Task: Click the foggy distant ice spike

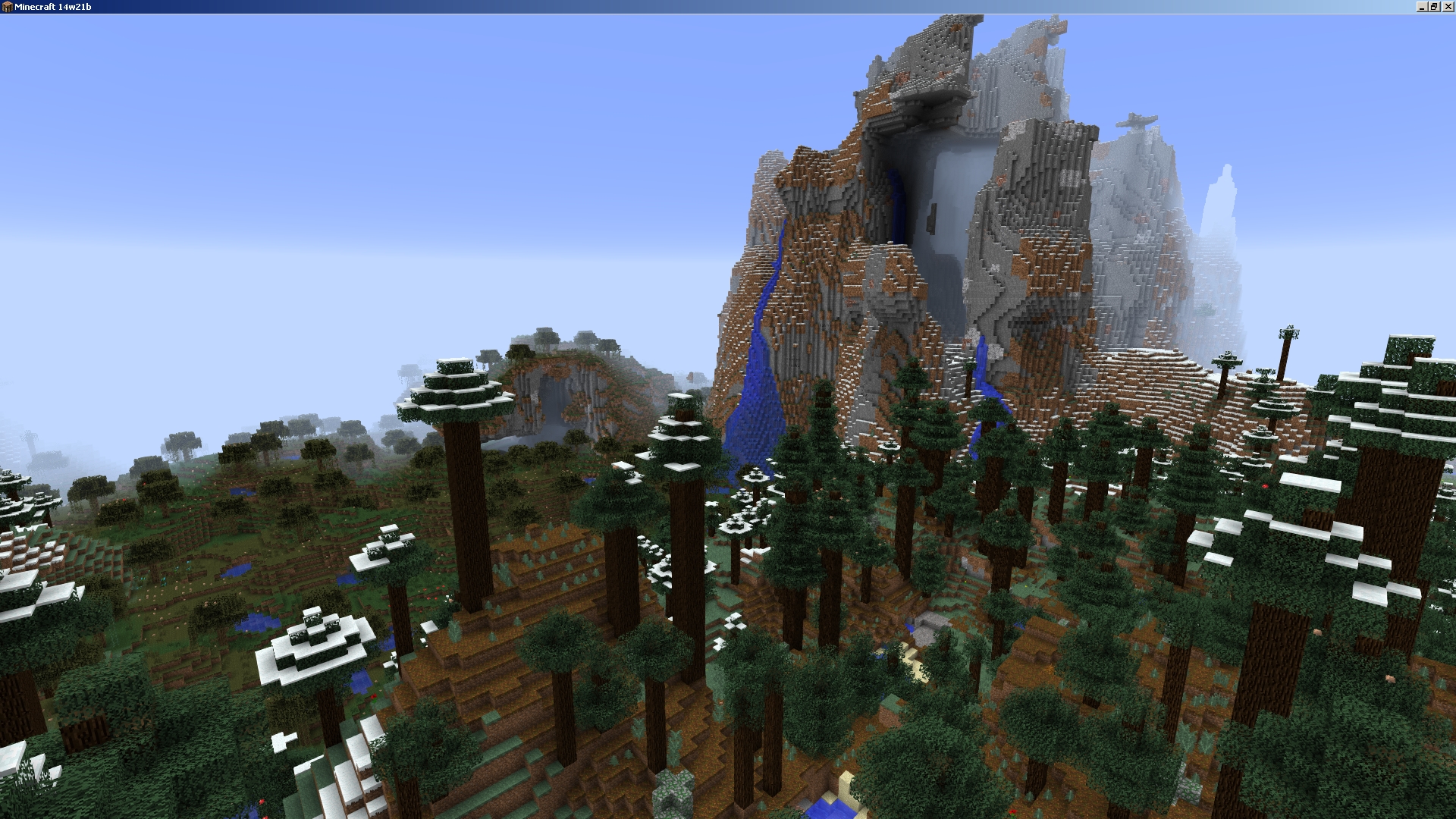Action: pos(1221,197)
